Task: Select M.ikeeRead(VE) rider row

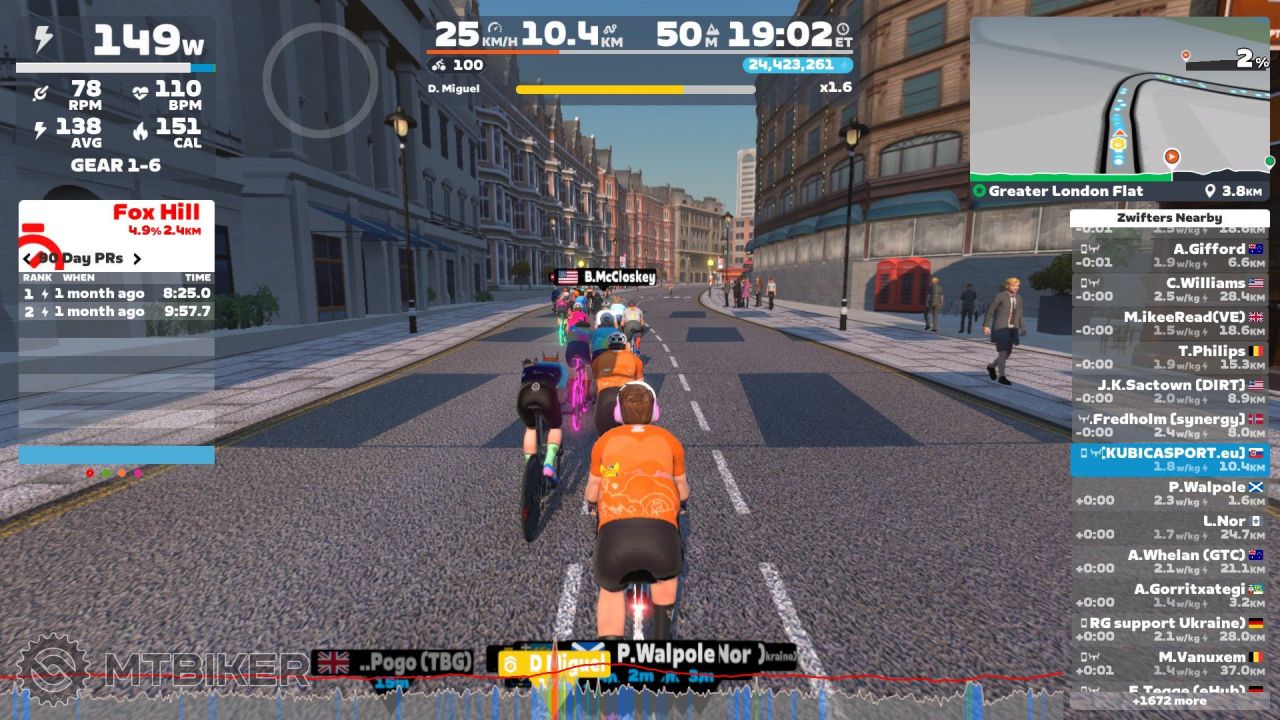Action: 1169,324
